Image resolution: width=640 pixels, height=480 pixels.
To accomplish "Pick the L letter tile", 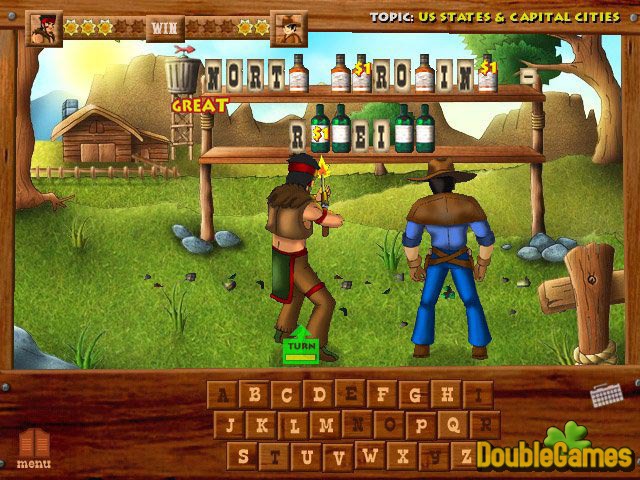I will (x=294, y=425).
